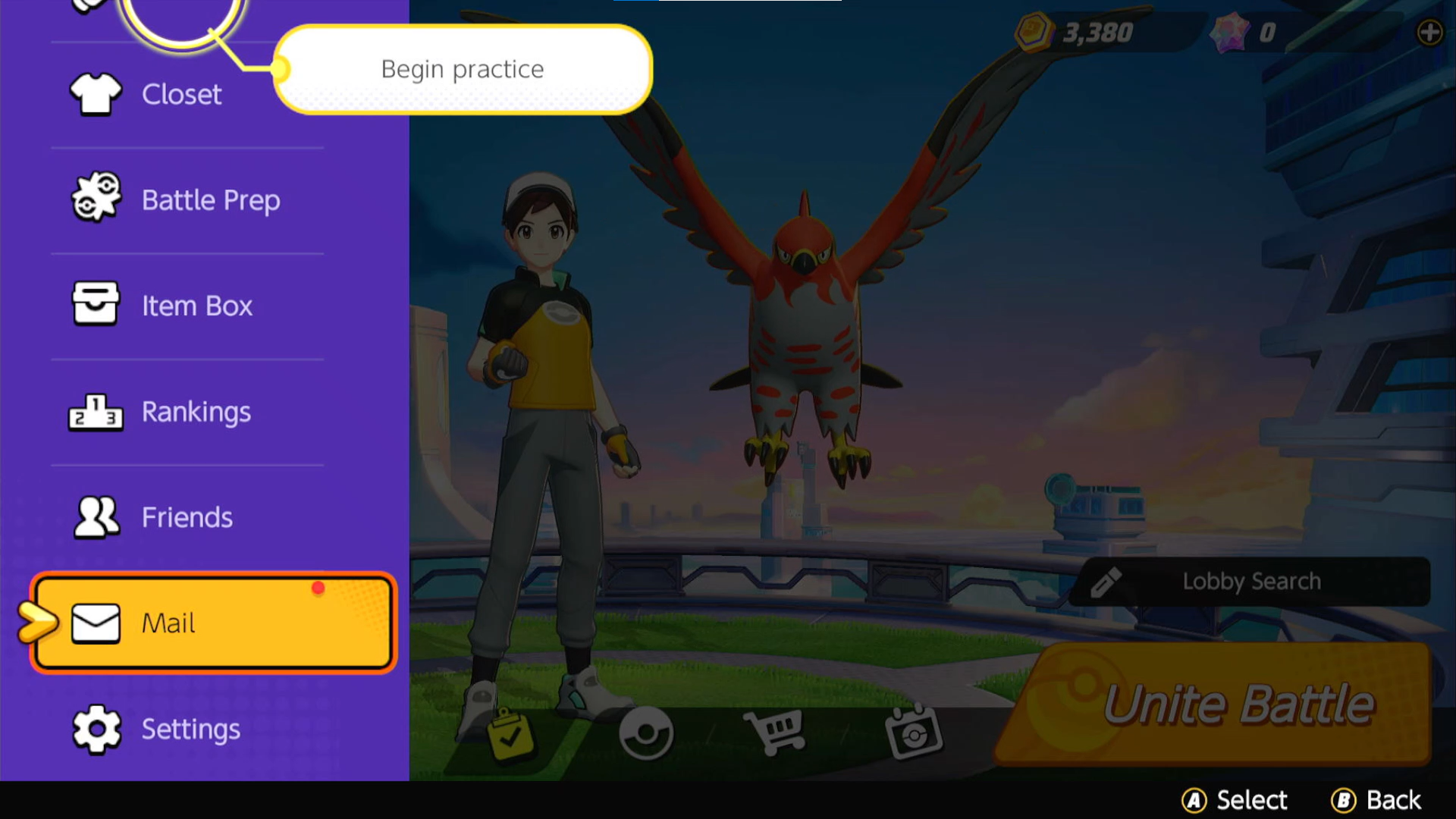
Task: Click the Lobby Search field
Action: tap(1251, 581)
